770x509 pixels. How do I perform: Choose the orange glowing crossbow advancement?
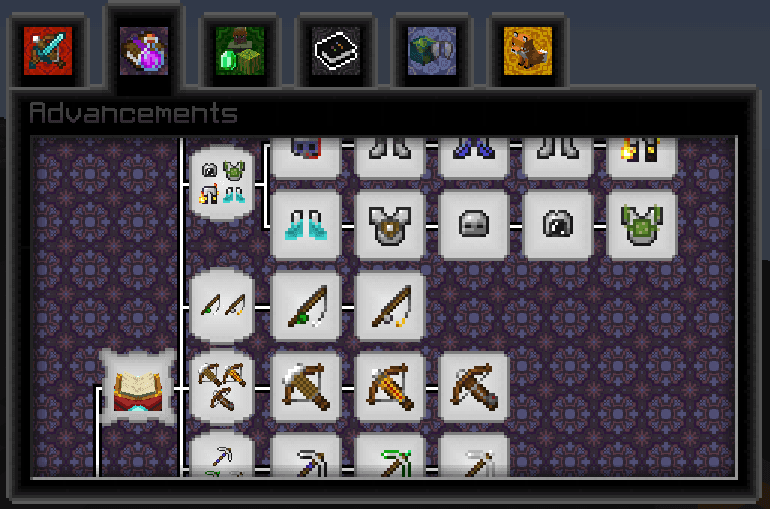[x=390, y=386]
